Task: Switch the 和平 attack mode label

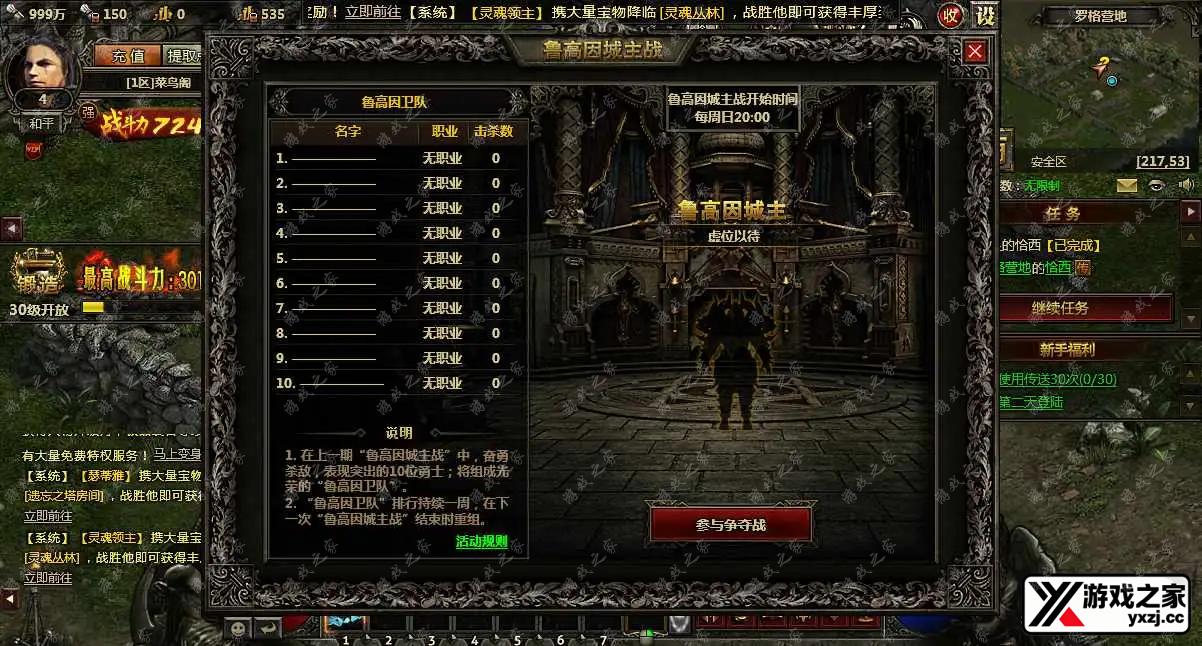Action: click(42, 124)
